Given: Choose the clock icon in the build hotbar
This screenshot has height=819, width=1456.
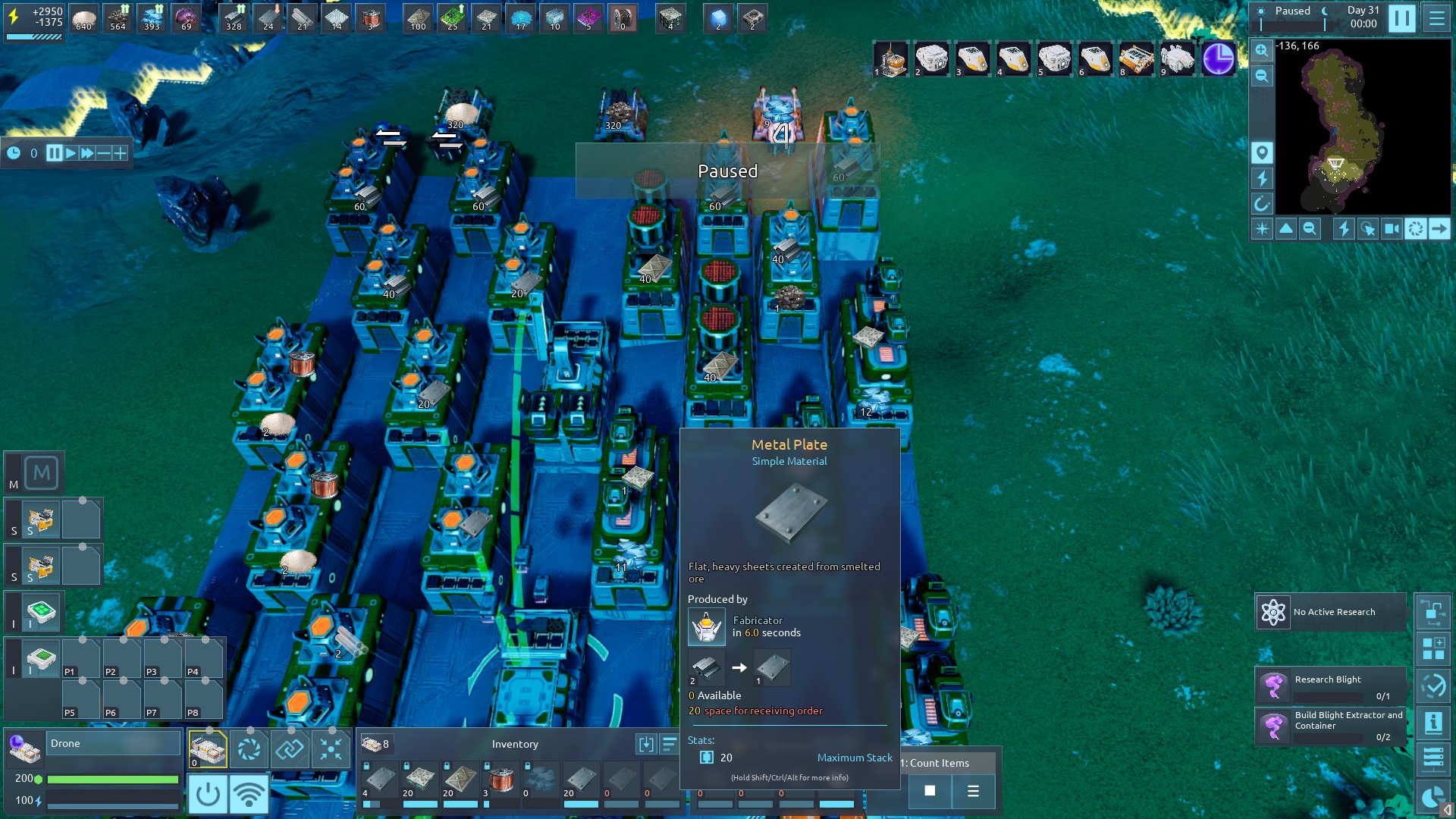Looking at the screenshot, I should (x=1218, y=59).
